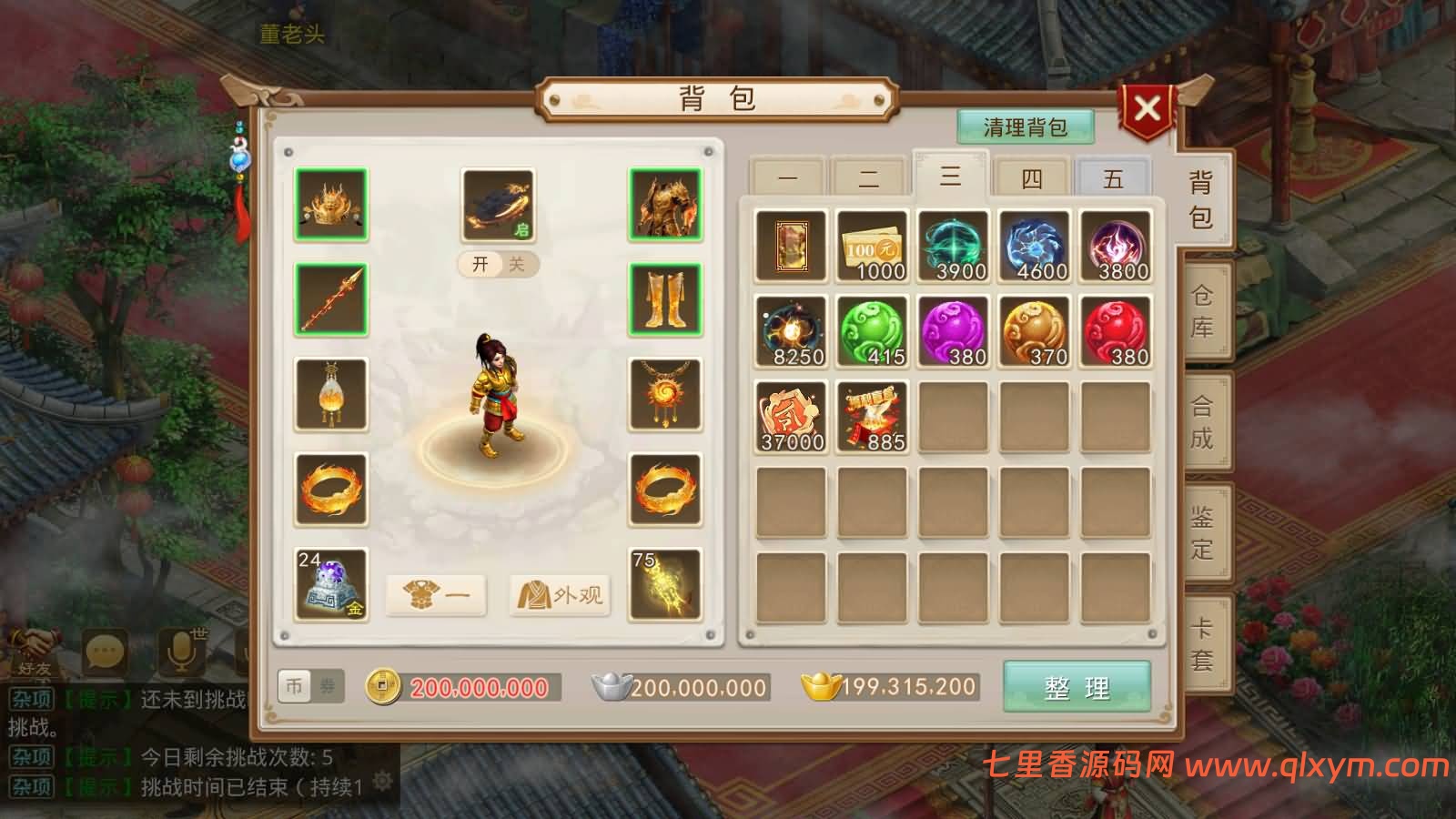Click the equipped red spear weapon icon
This screenshot has height=819, width=1456.
(x=330, y=300)
